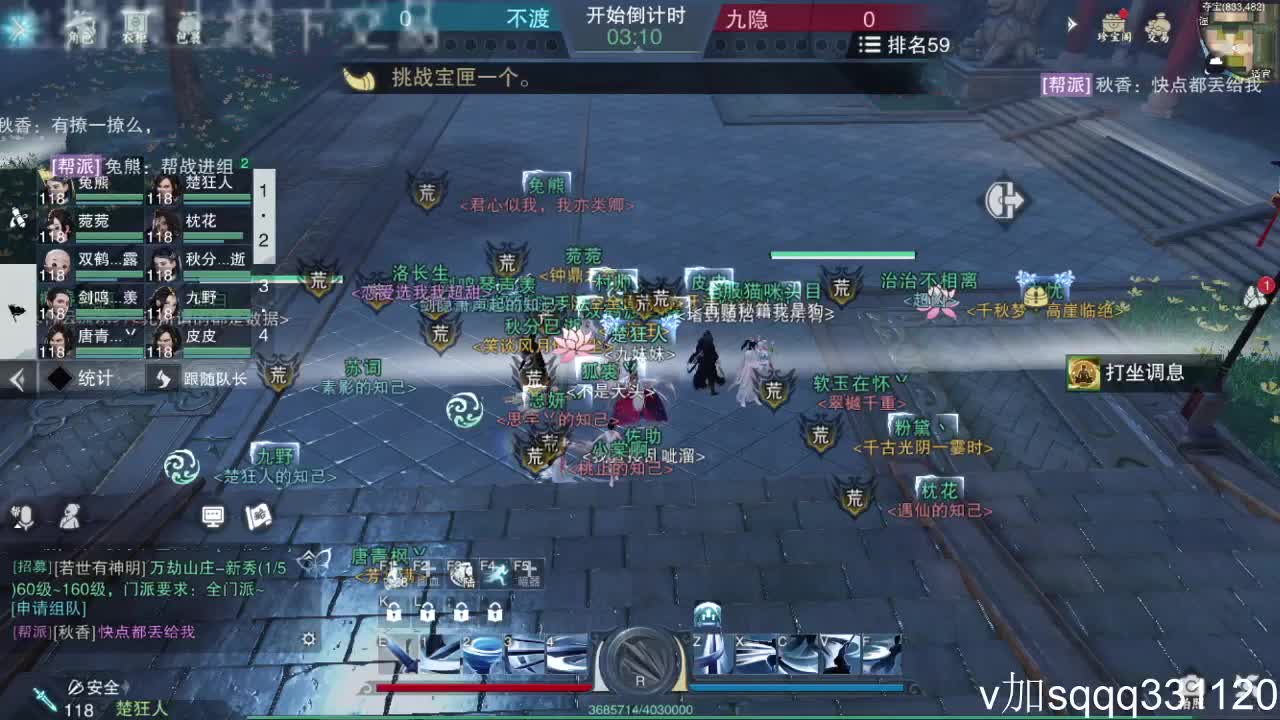Click the red health bar
The width and height of the screenshot is (1280, 720).
(480, 687)
